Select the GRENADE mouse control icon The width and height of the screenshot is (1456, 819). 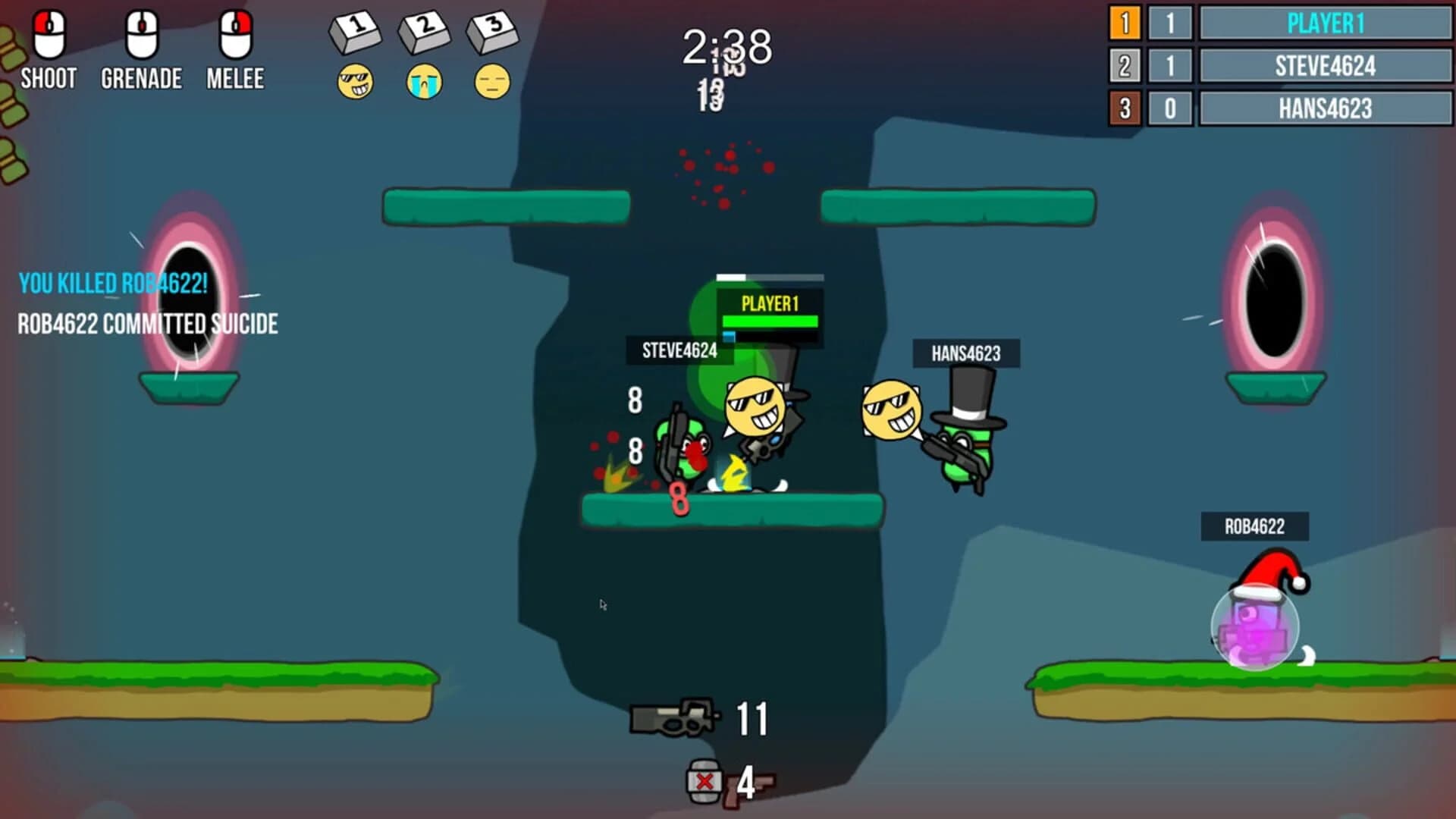coord(141,36)
